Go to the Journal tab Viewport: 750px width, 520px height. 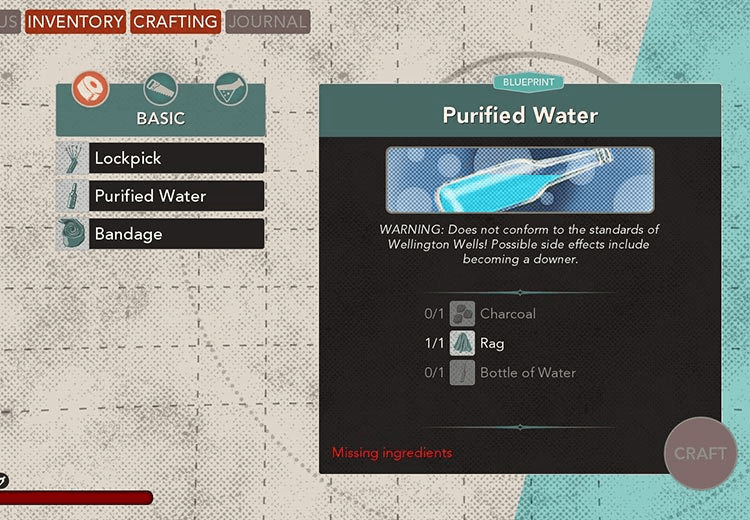[x=267, y=21]
